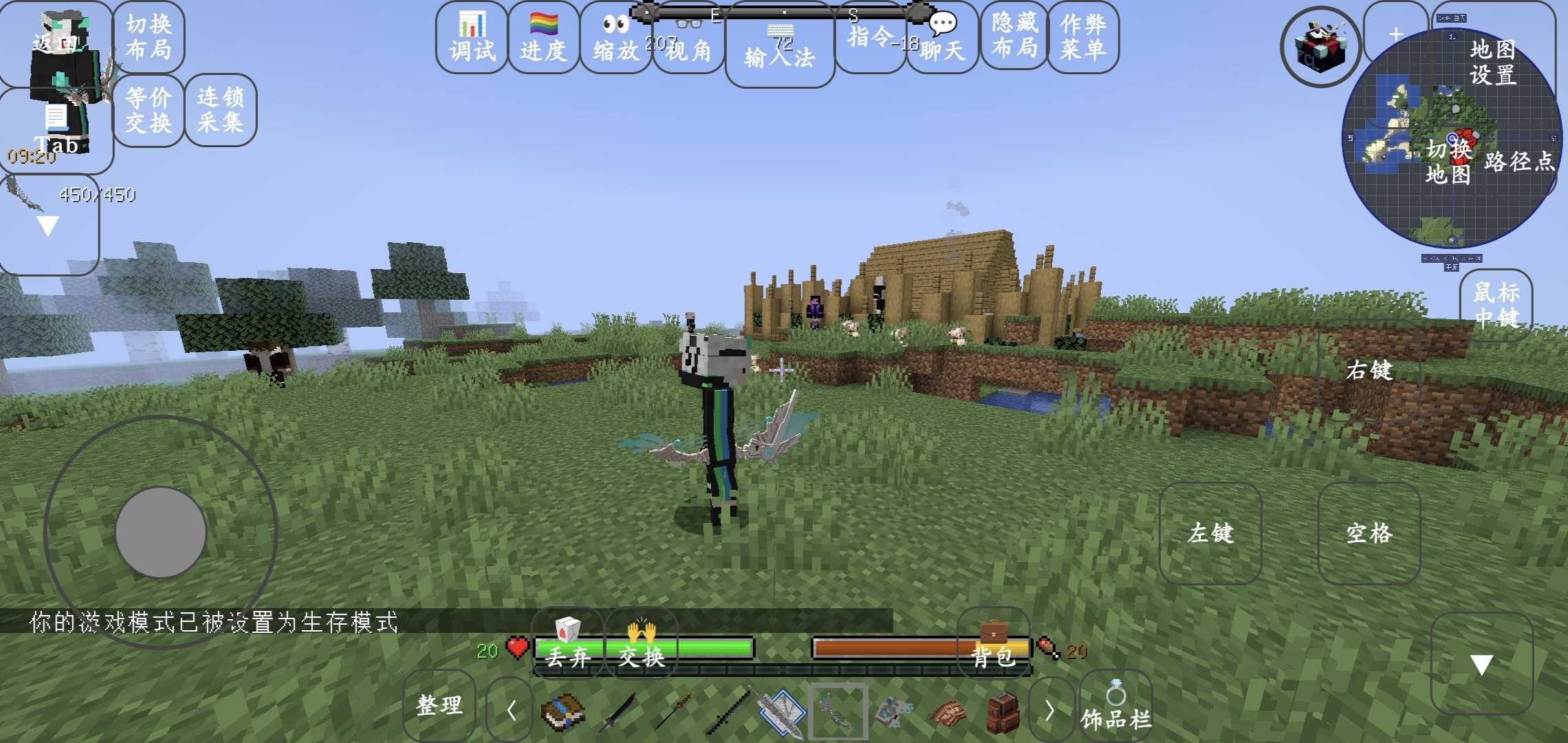Tap the 空格 jump button
Viewport: 1568px width, 743px height.
[1369, 533]
